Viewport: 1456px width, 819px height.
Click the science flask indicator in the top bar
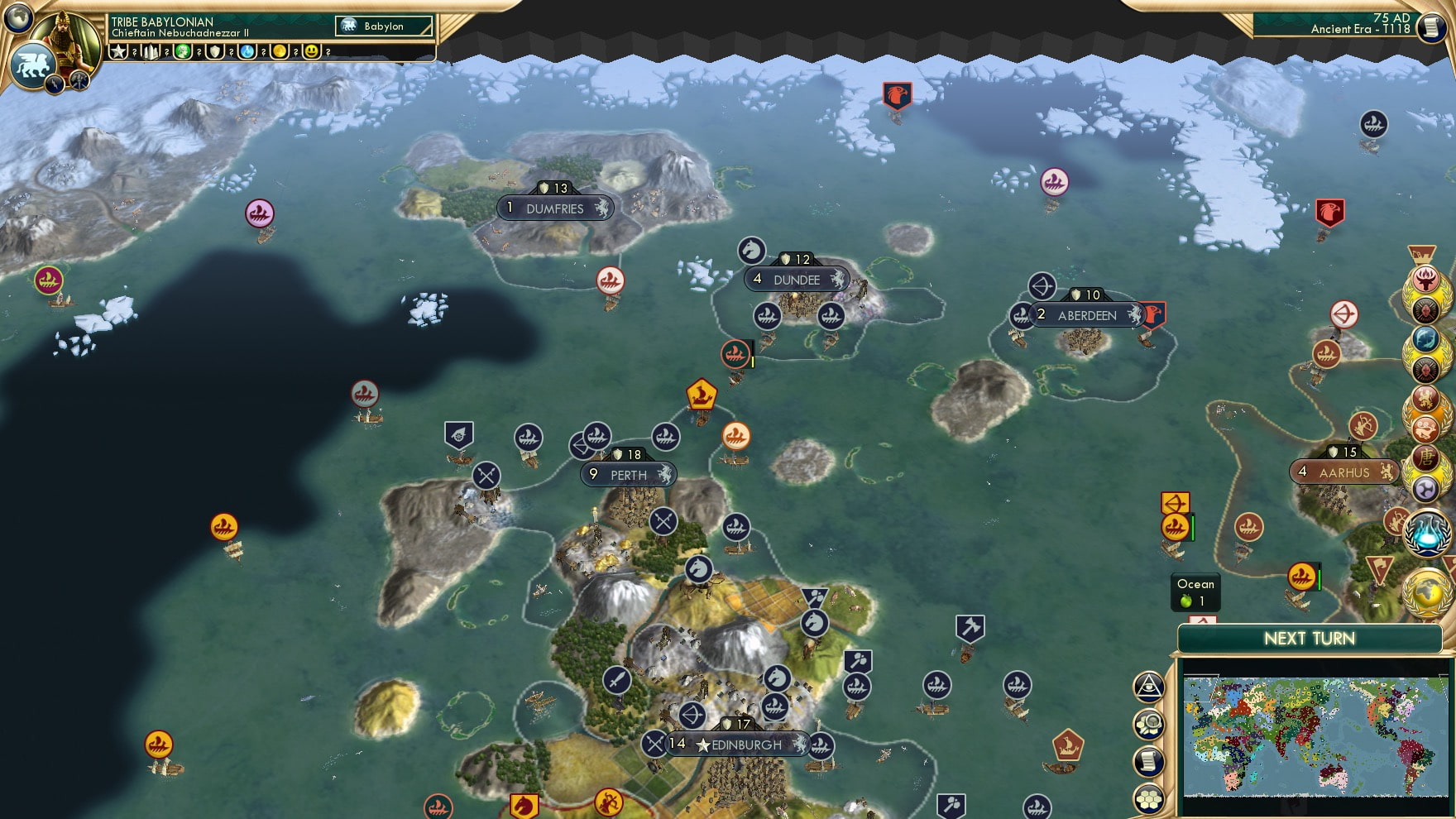pos(248,52)
